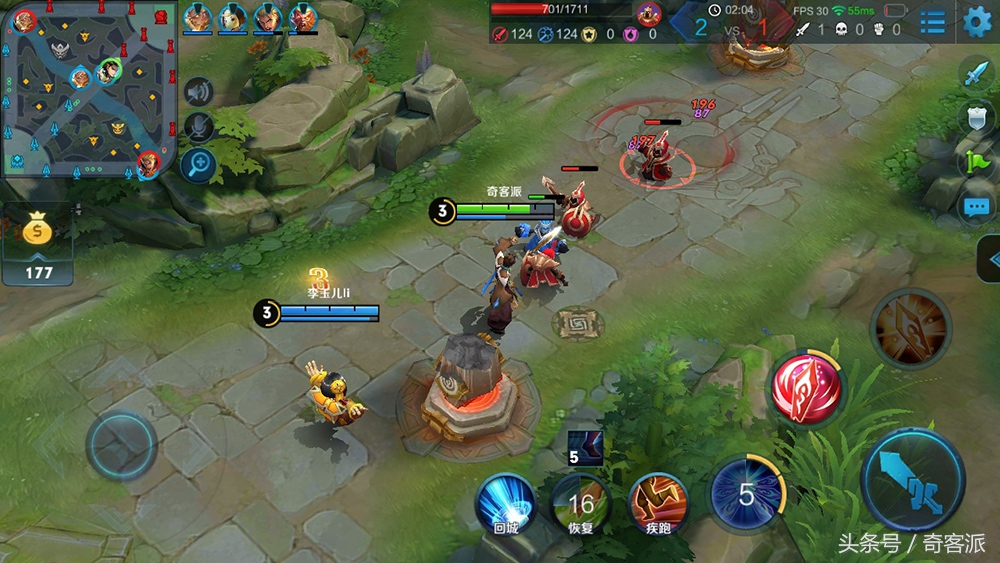Click the minimap
Image resolution: width=1000 pixels, height=563 pixels.
pyautogui.click(x=89, y=88)
